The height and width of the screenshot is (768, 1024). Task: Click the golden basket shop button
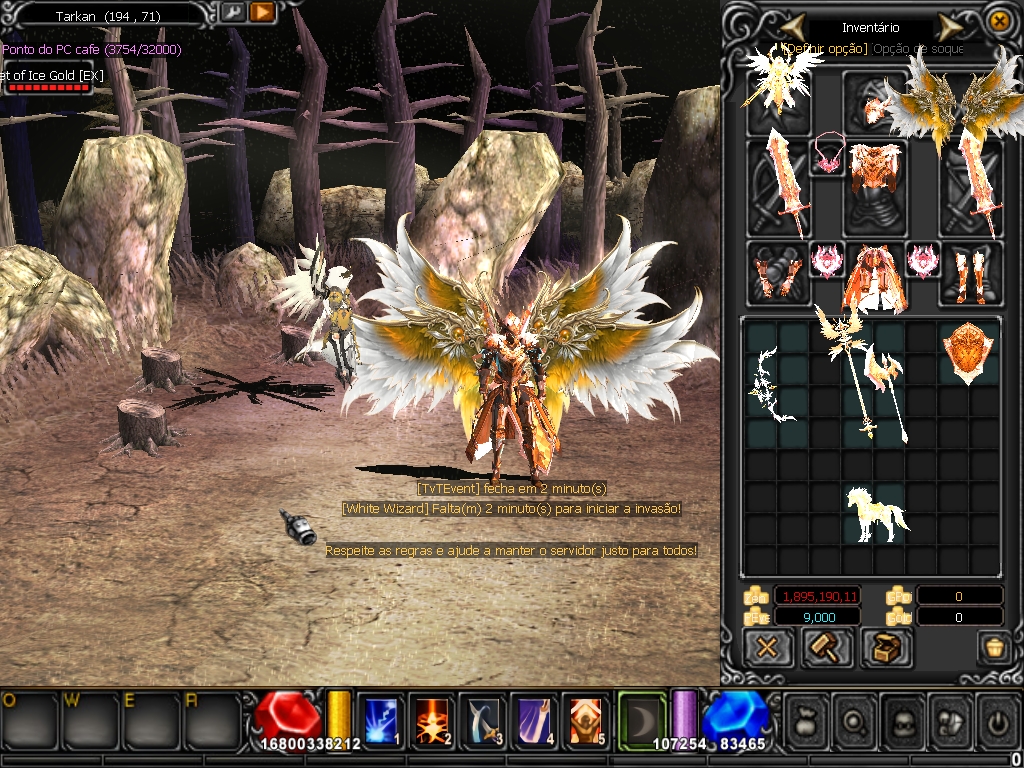coord(993,647)
